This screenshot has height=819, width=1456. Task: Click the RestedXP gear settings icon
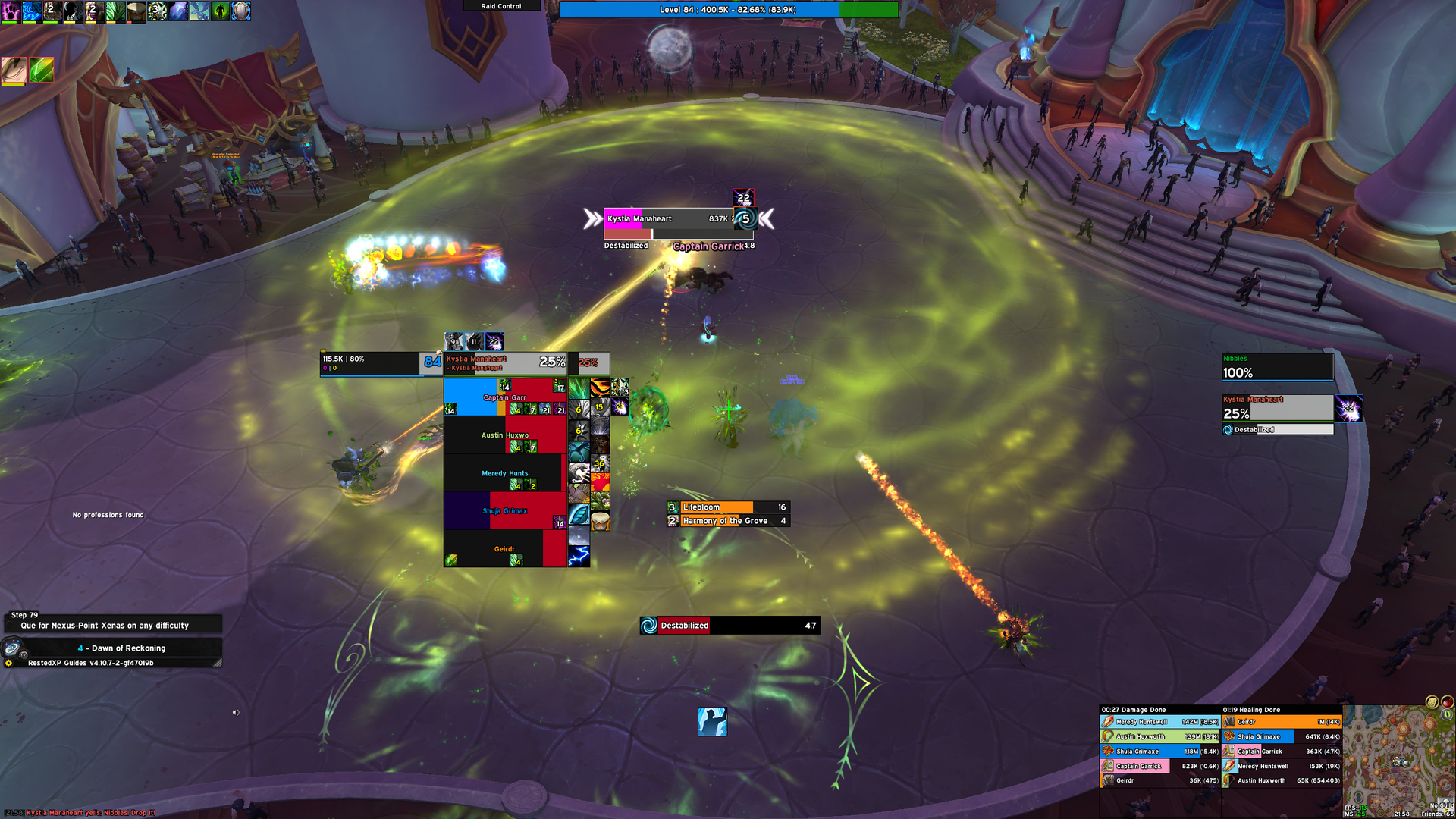tap(9, 663)
